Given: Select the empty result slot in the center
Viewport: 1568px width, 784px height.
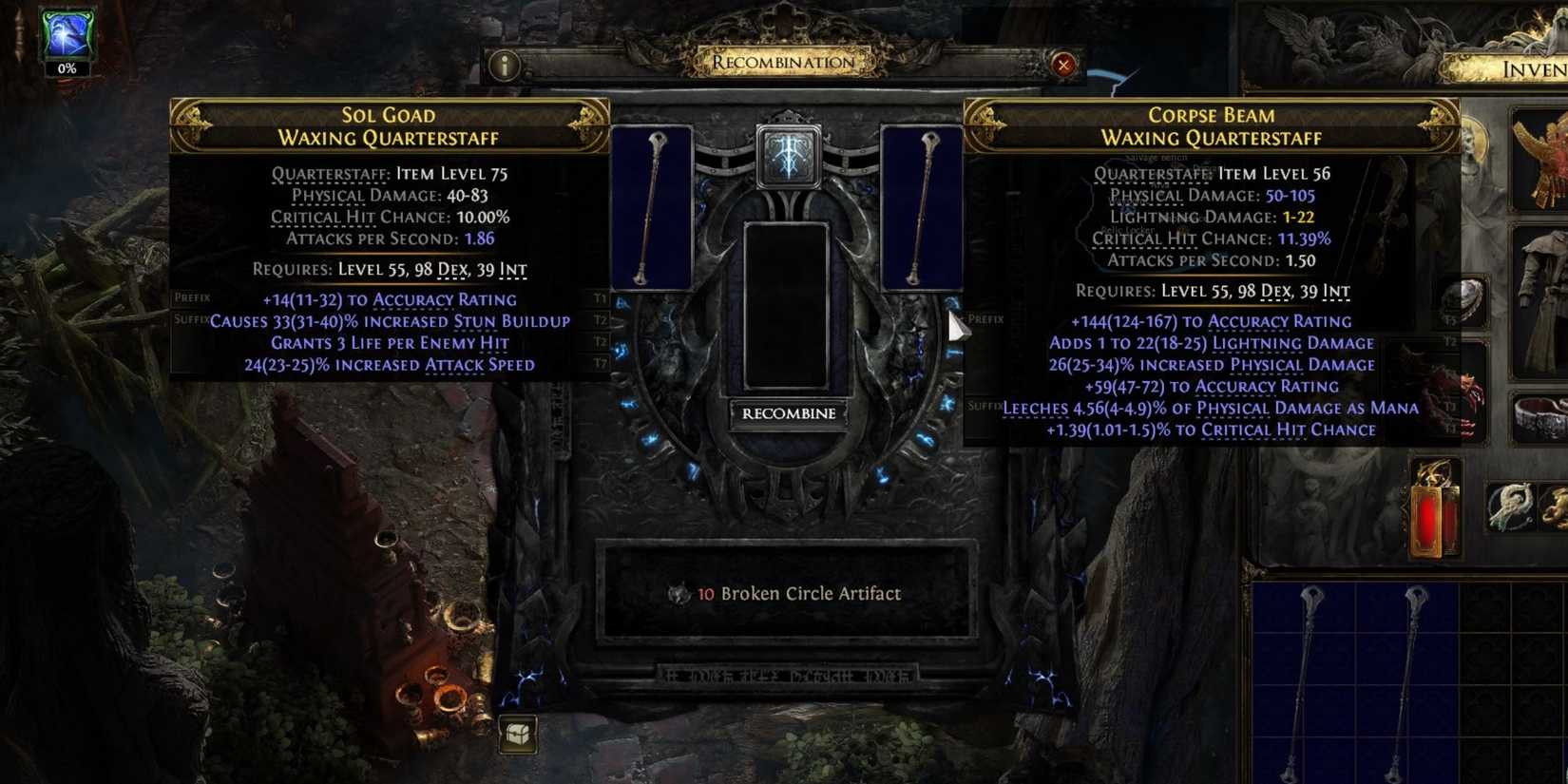Looking at the screenshot, I should (x=787, y=304).
